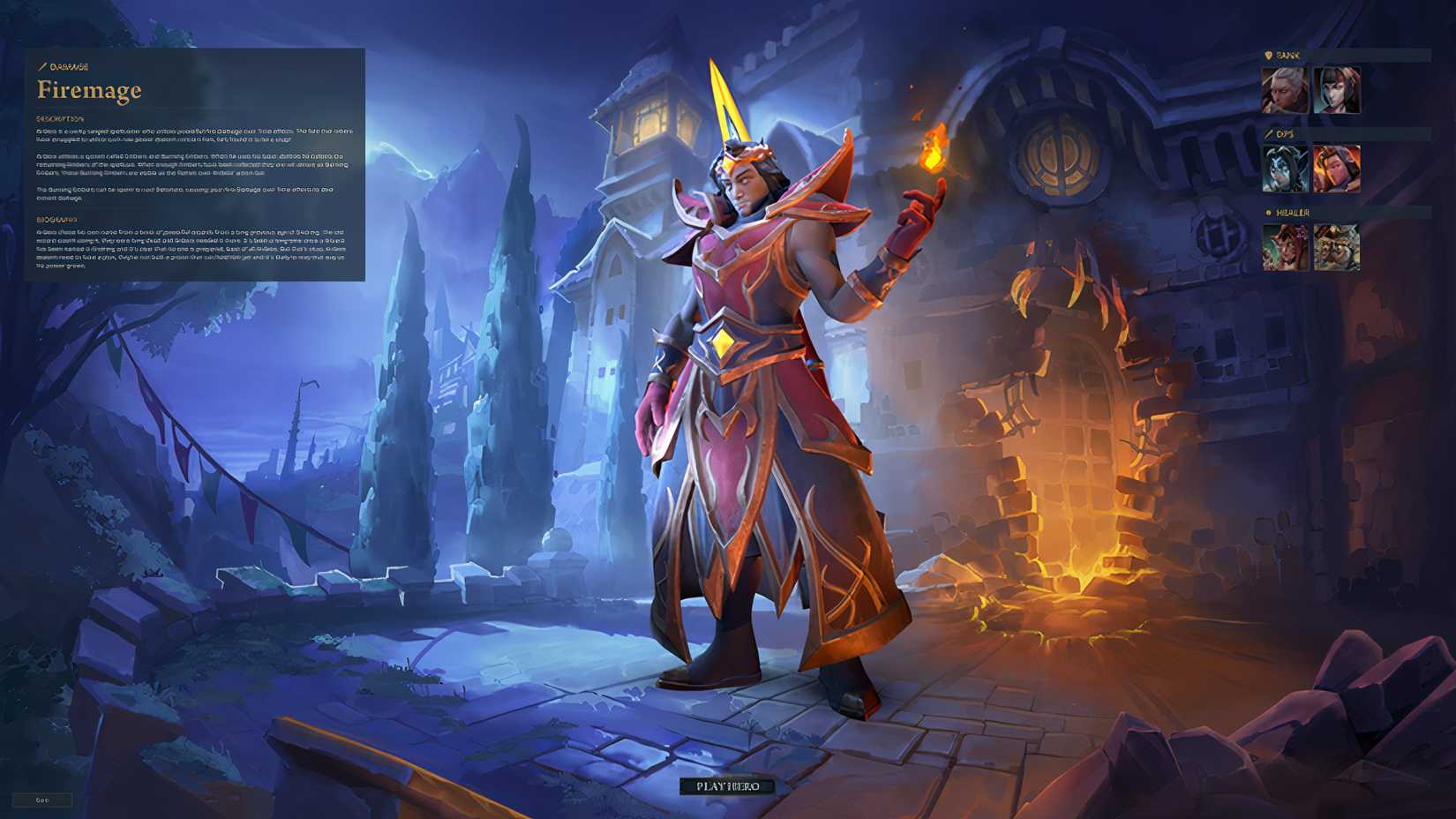Image resolution: width=1456 pixels, height=819 pixels.
Task: Click the back button in the bottom-left corner
Action: 42,800
